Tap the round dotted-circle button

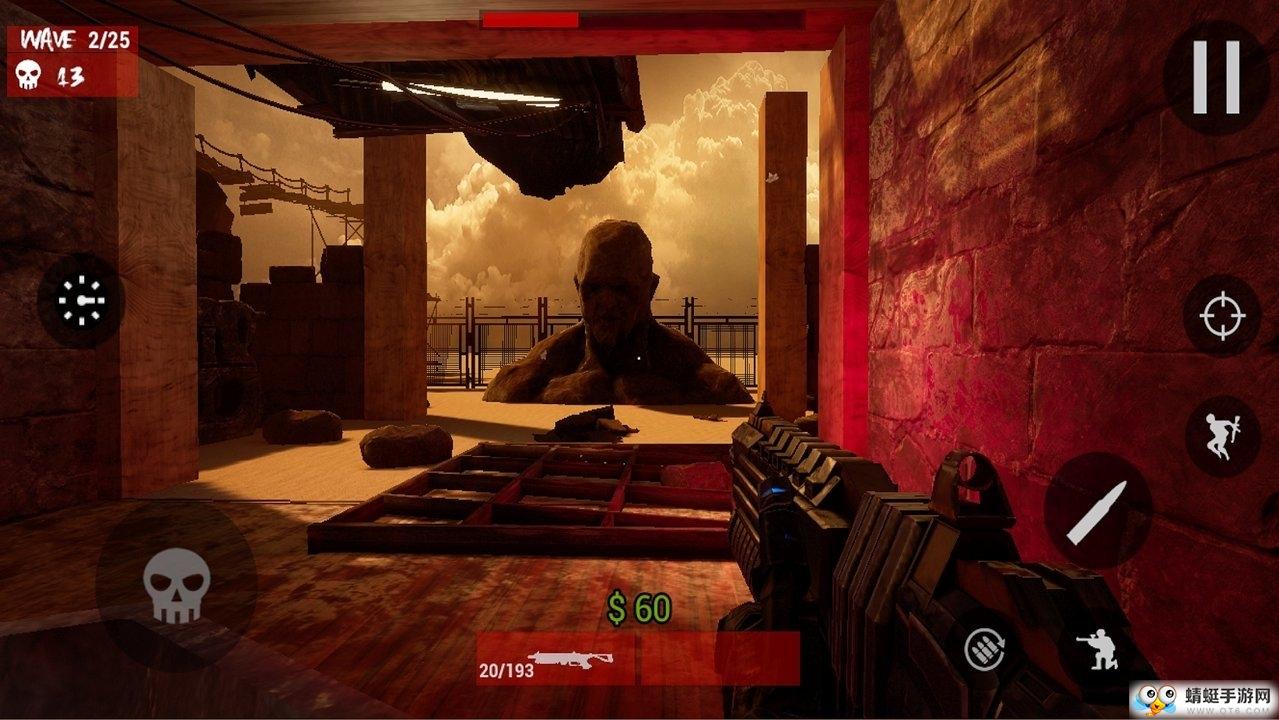click(x=81, y=301)
